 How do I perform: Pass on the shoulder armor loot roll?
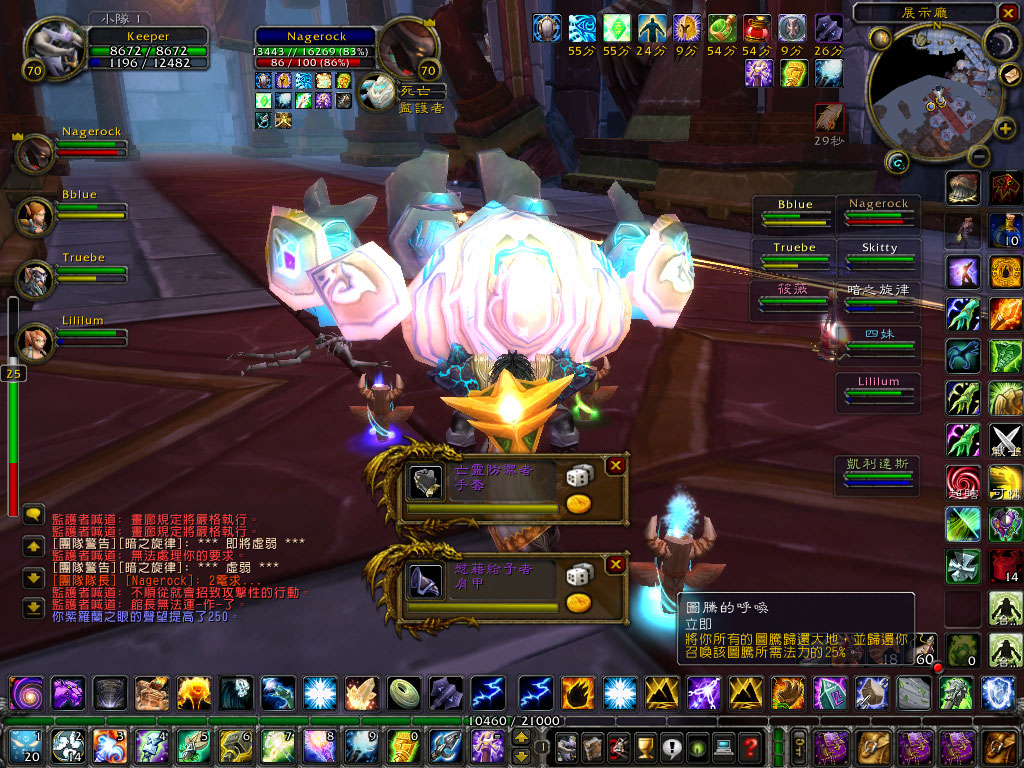616,565
